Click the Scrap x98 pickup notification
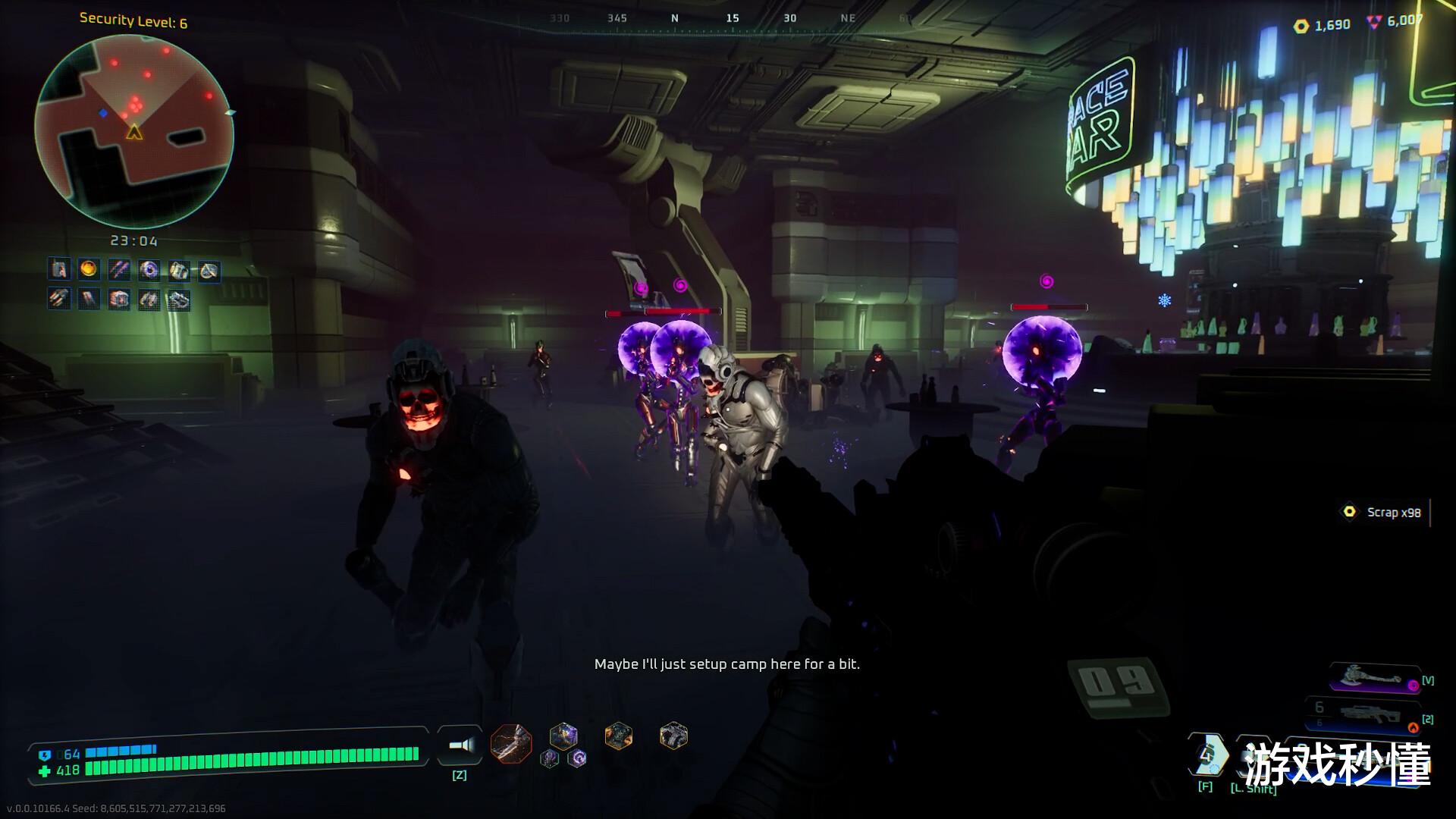The height and width of the screenshot is (819, 1456). pos(1385,513)
